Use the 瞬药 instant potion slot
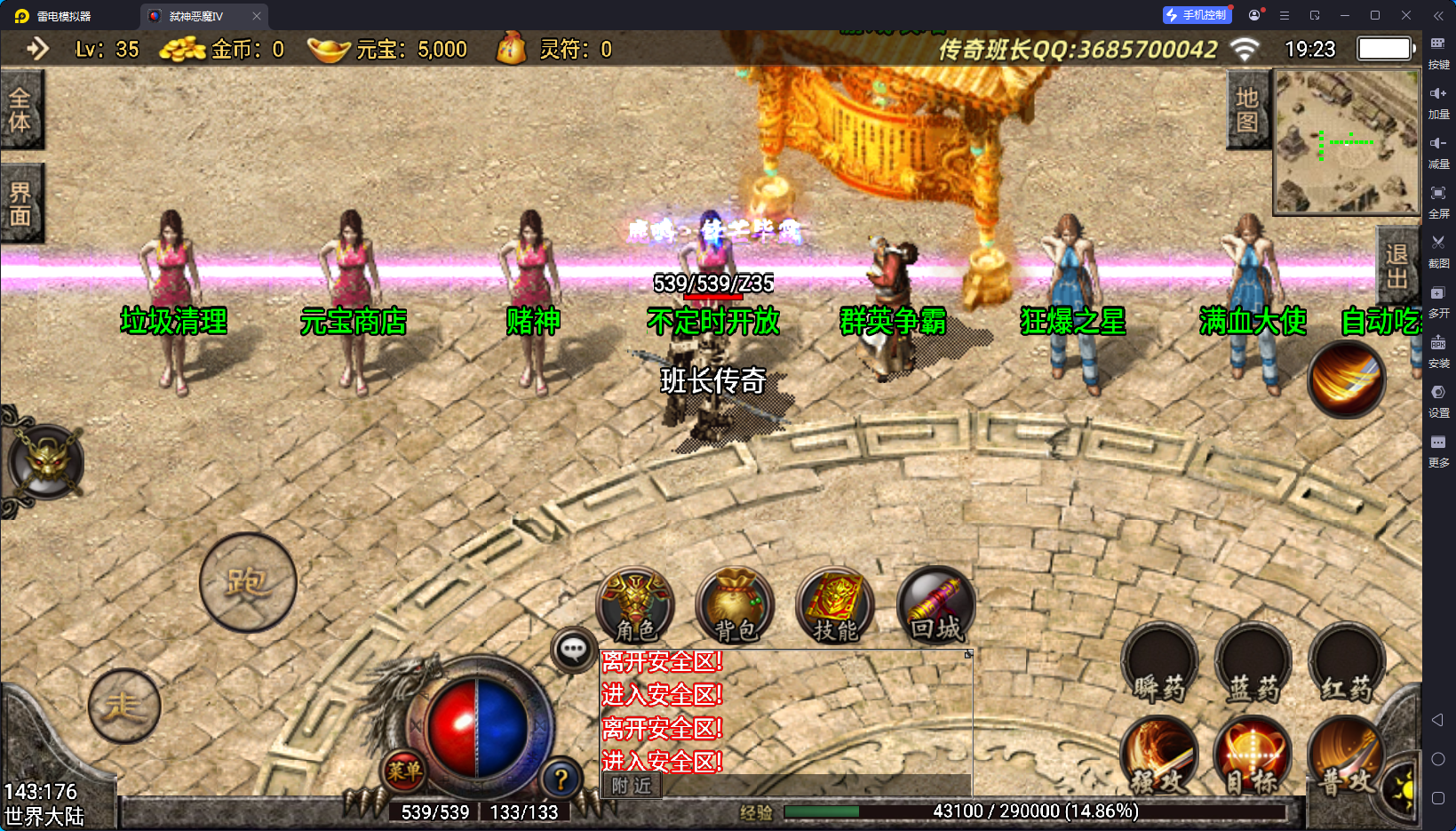This screenshot has width=1456, height=831. click(1159, 665)
